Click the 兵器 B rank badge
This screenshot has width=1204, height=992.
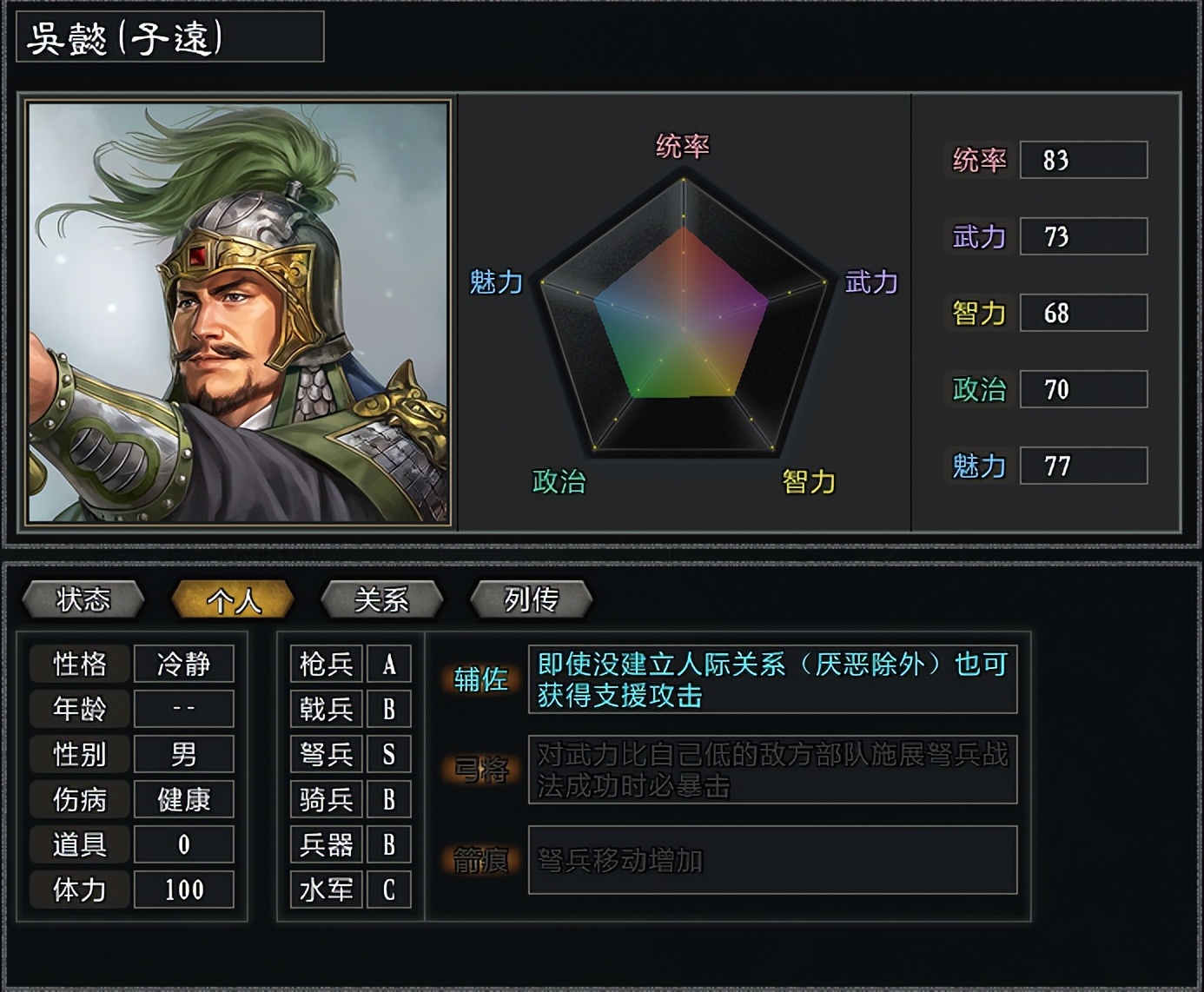click(x=388, y=844)
